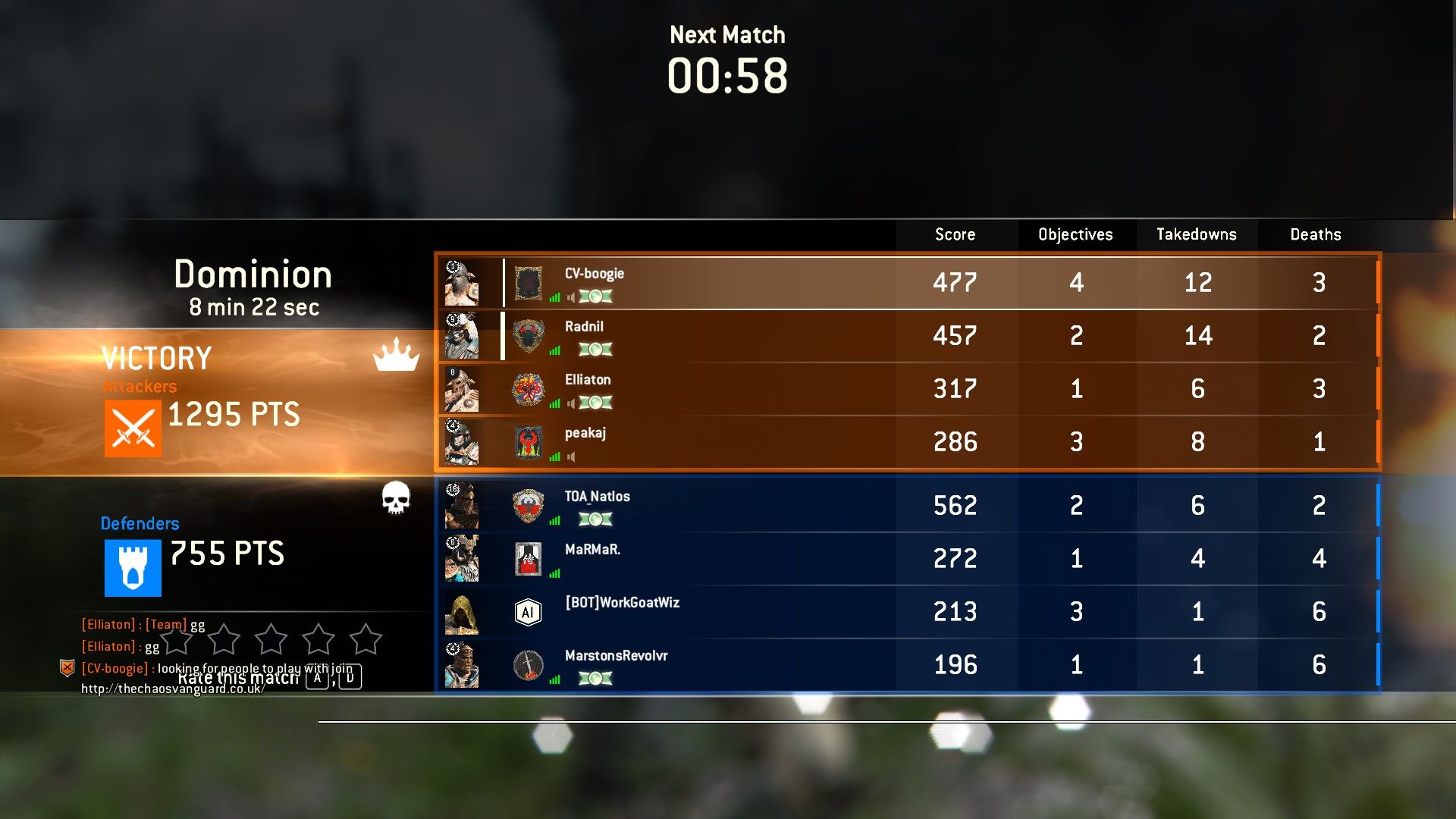Click peakaj's scoreboard entry
This screenshot has height=819, width=1456.
click(x=758, y=442)
